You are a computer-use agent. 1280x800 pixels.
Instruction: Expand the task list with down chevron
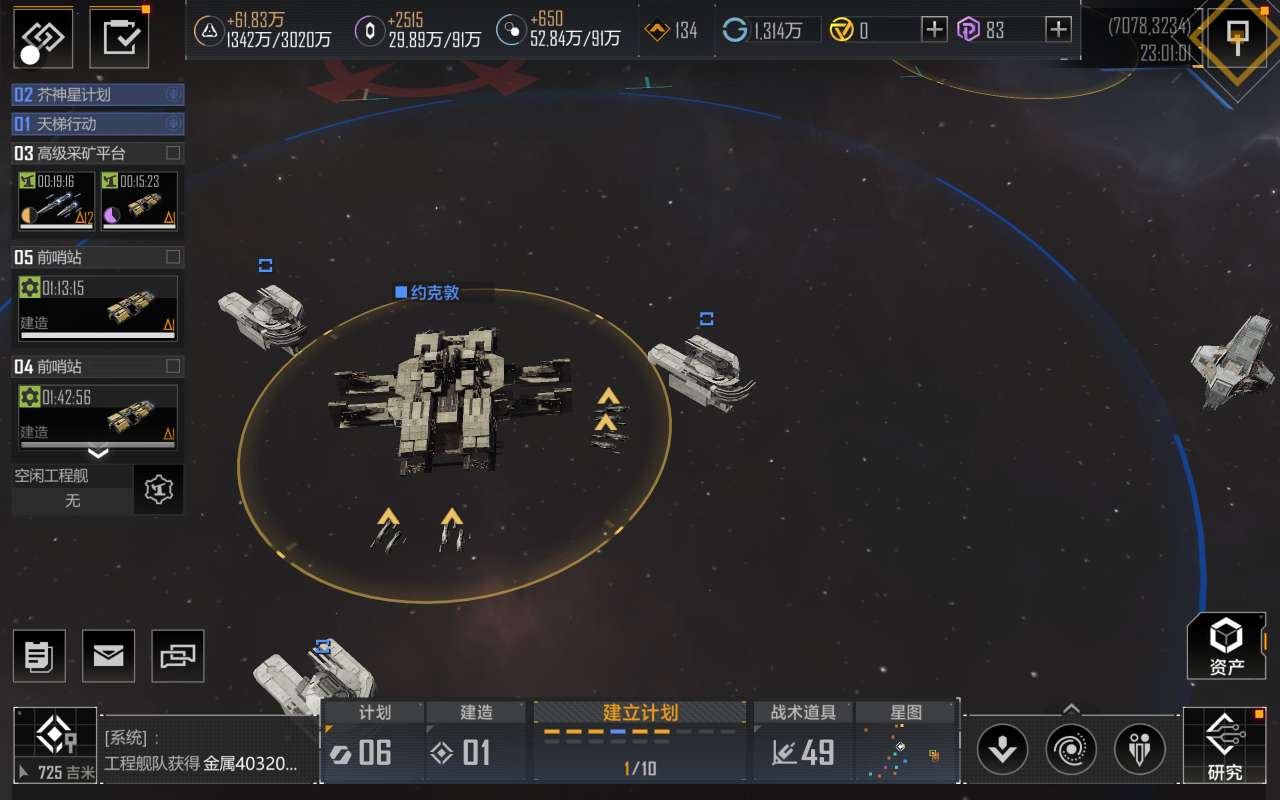98,452
